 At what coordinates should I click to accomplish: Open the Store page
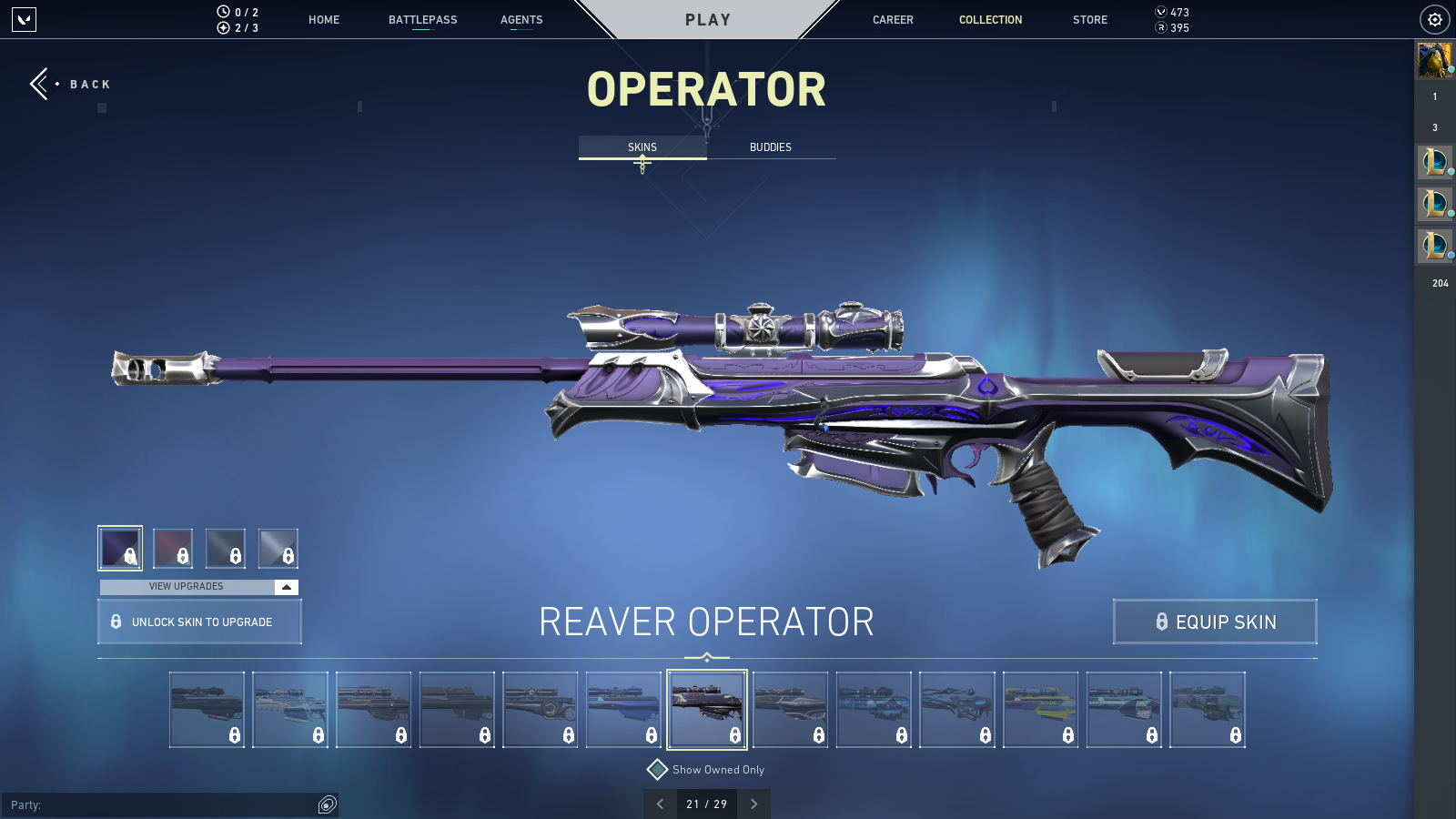point(1089,20)
